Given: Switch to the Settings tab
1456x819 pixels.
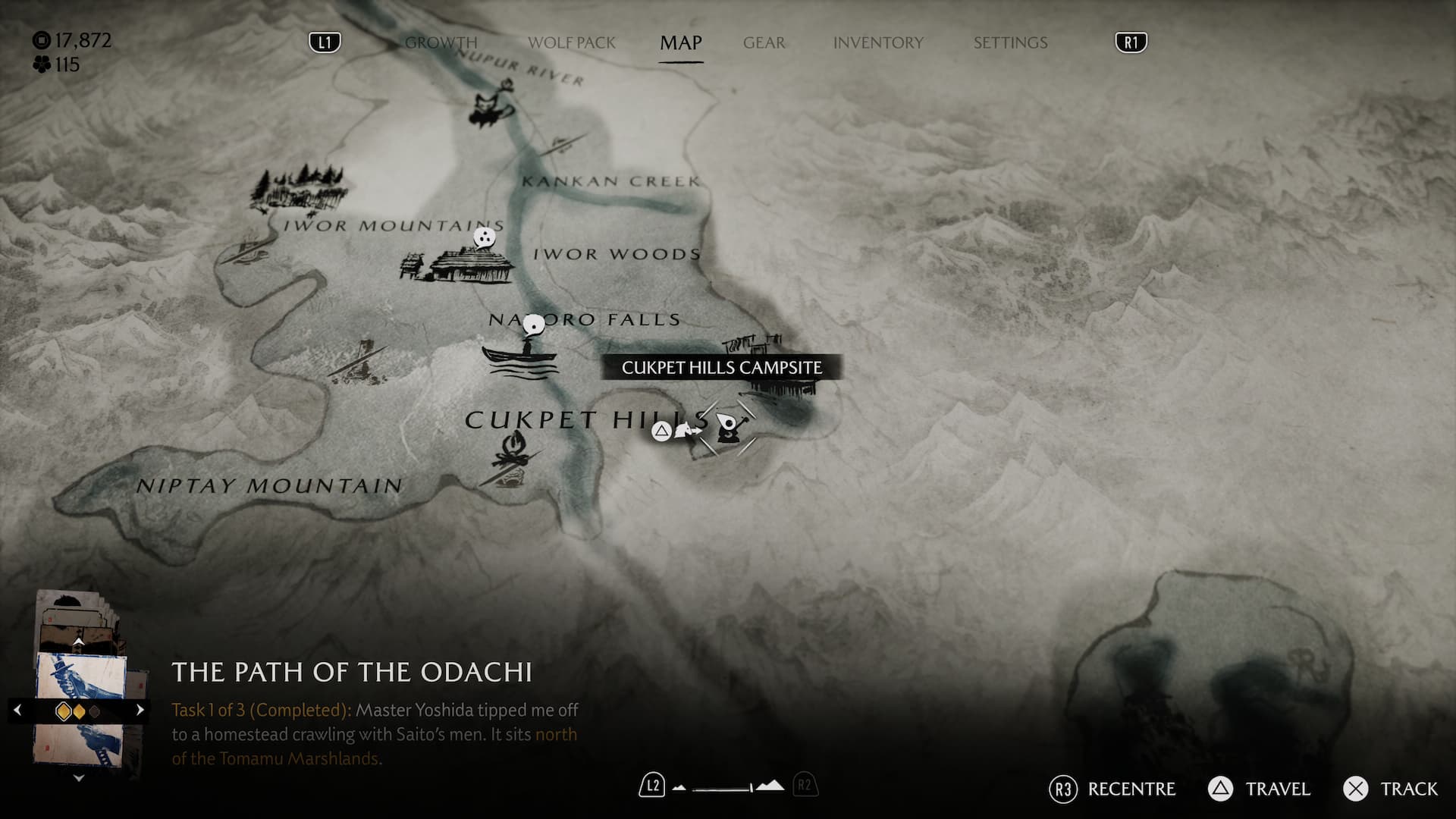Looking at the screenshot, I should [x=1010, y=42].
